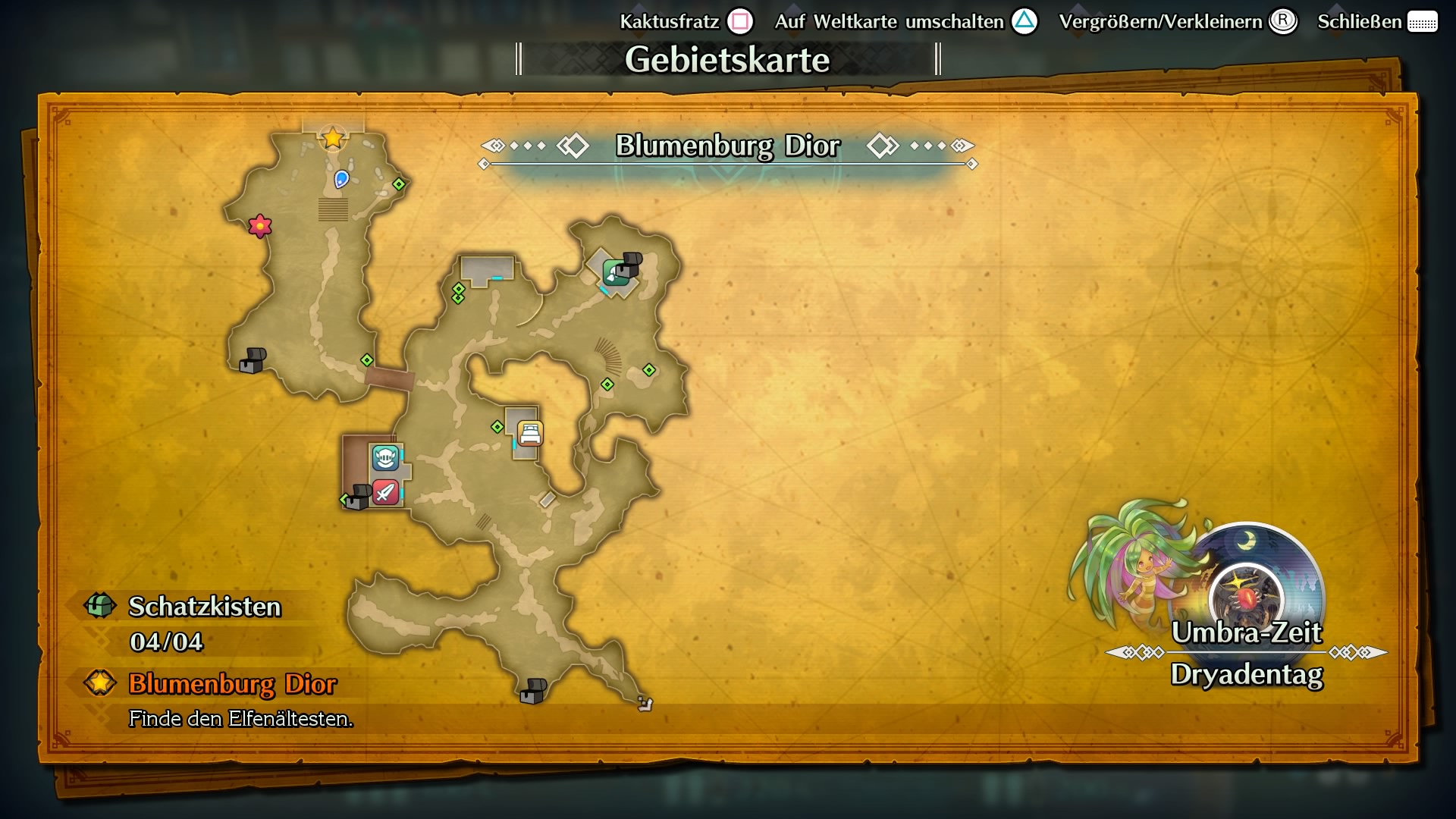Click the gold star objective marker on the map
This screenshot has height=819, width=1456.
click(x=331, y=139)
